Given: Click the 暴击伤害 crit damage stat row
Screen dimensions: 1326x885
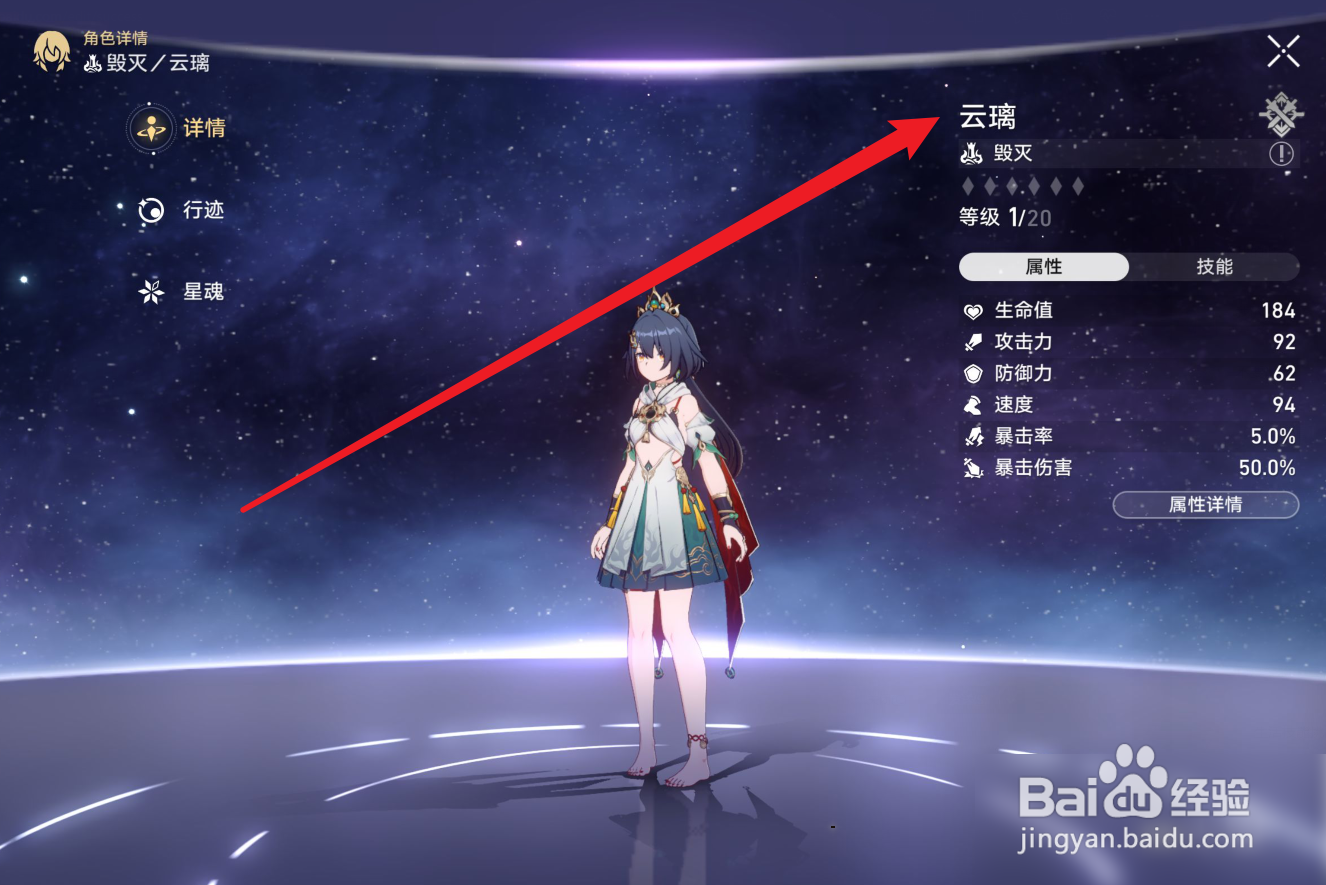Looking at the screenshot, I should pos(1035,467).
